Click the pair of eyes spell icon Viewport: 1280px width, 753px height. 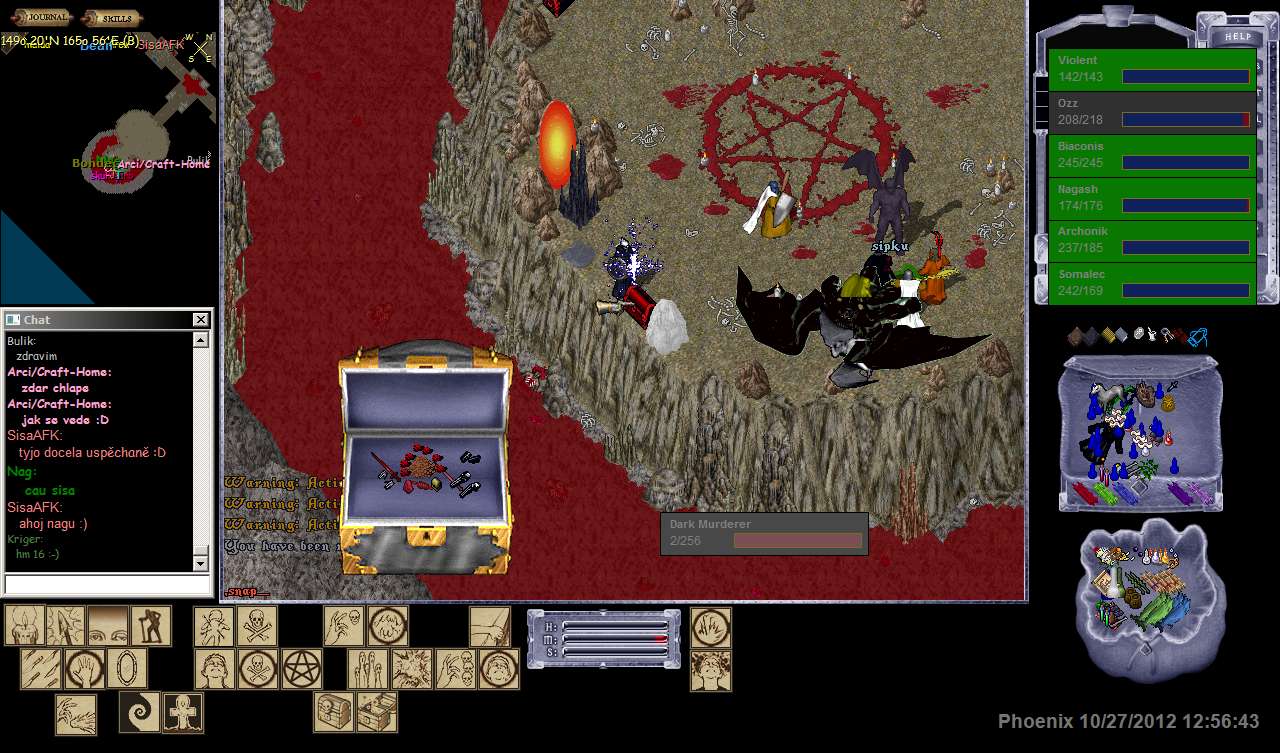click(x=108, y=626)
